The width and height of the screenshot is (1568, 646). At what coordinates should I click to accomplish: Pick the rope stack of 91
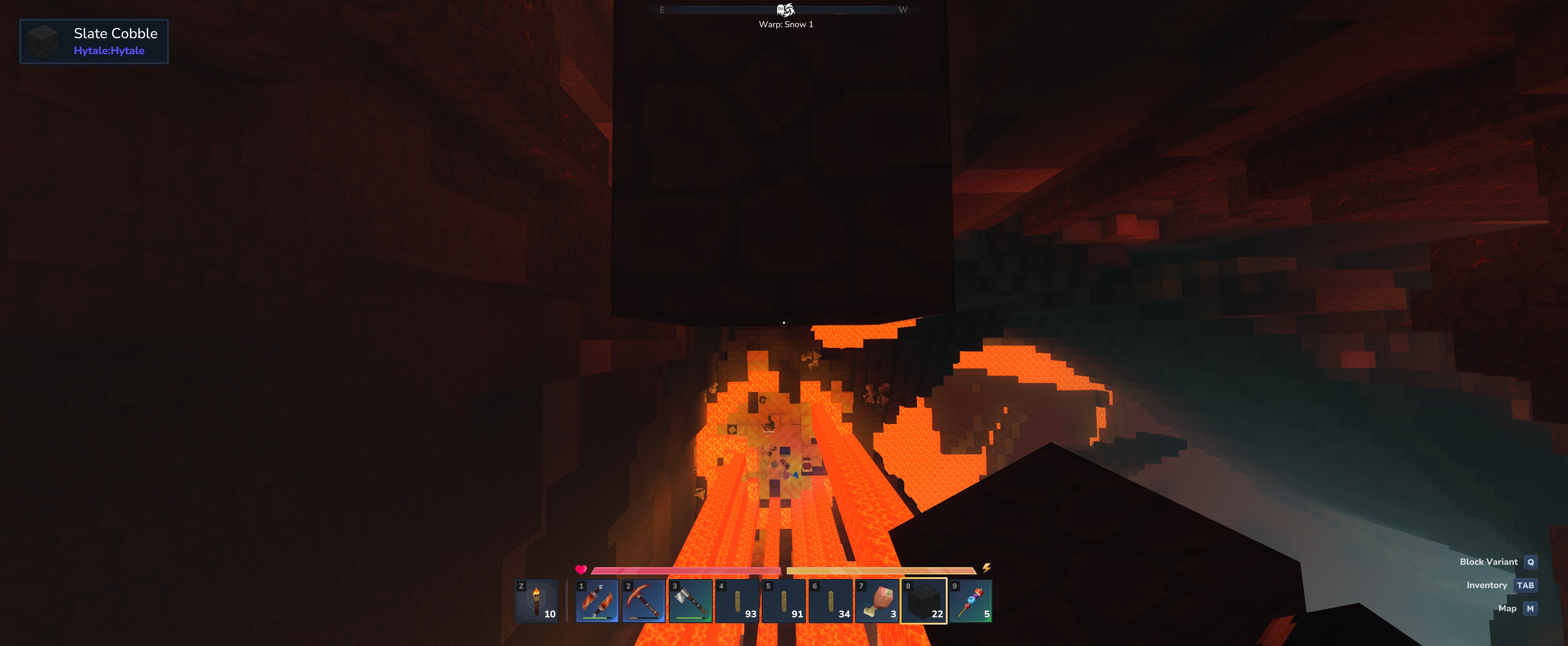(784, 601)
